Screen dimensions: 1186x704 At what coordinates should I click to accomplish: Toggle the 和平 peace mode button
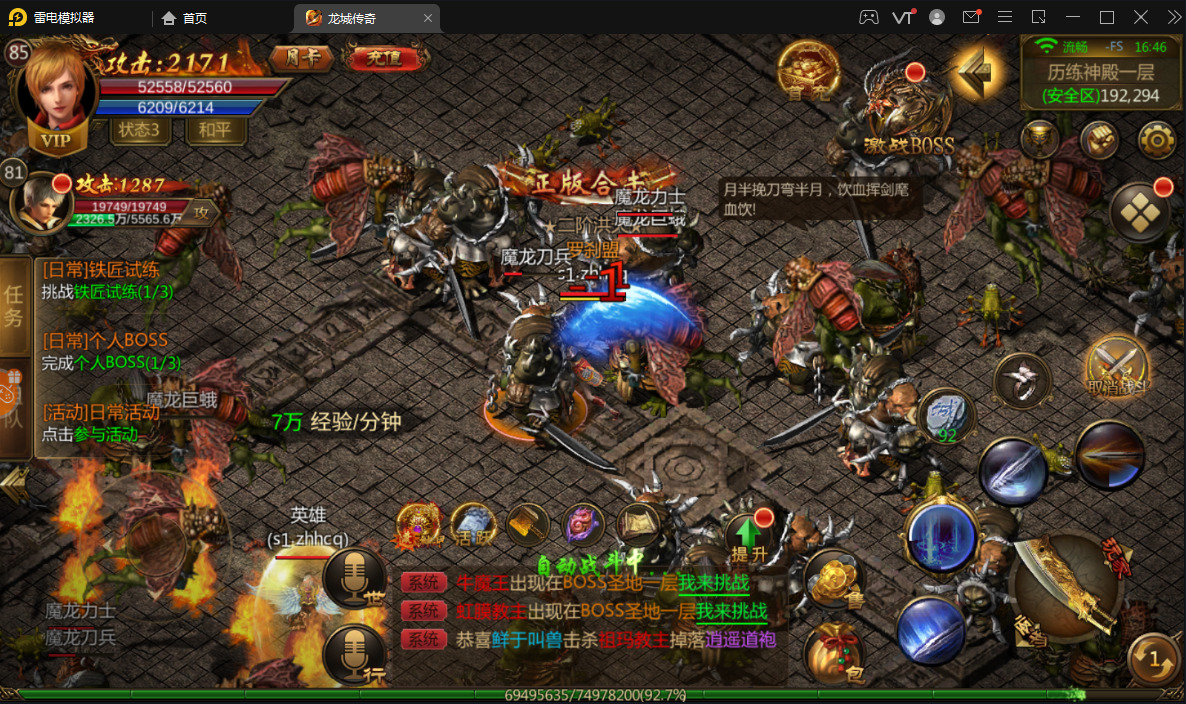[215, 129]
